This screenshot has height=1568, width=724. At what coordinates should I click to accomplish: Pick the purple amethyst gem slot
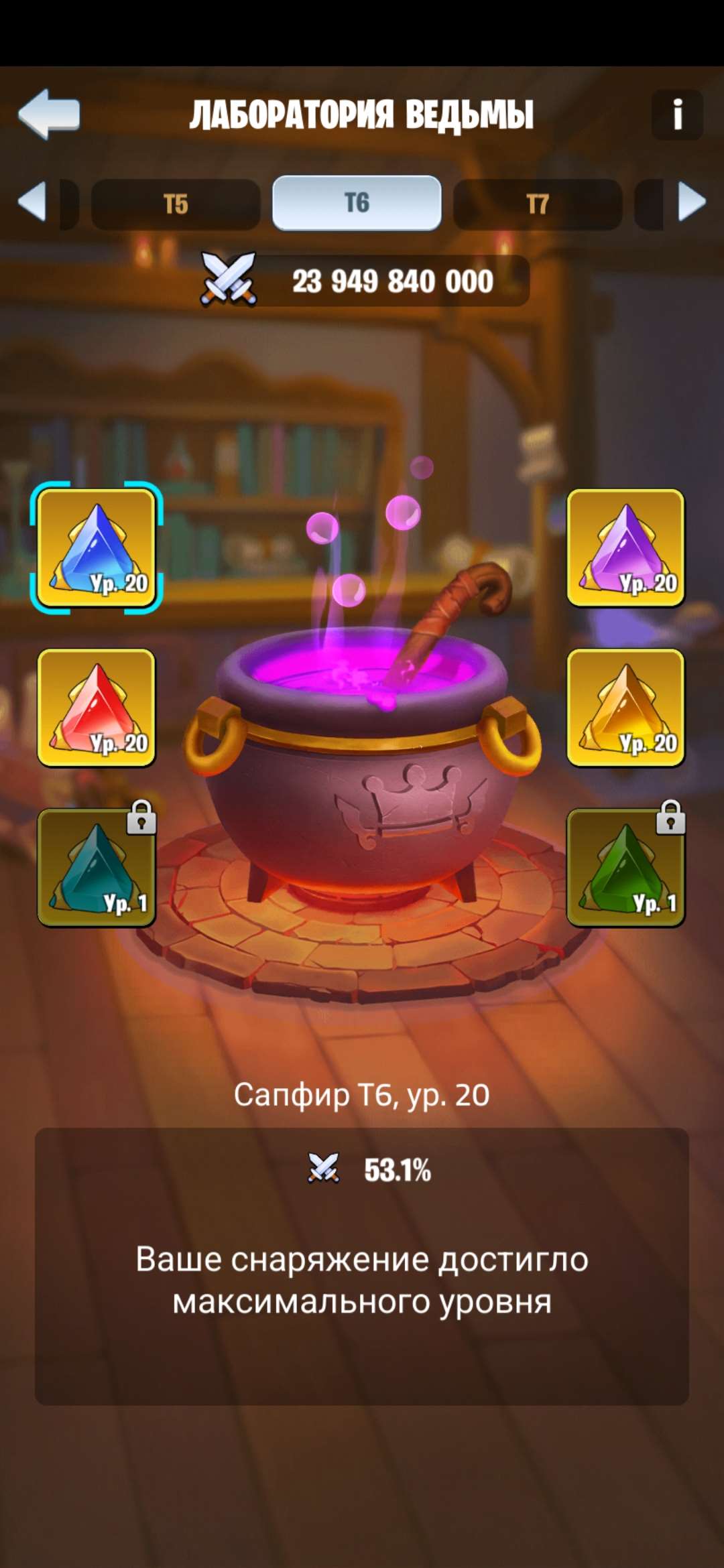pyautogui.click(x=625, y=548)
